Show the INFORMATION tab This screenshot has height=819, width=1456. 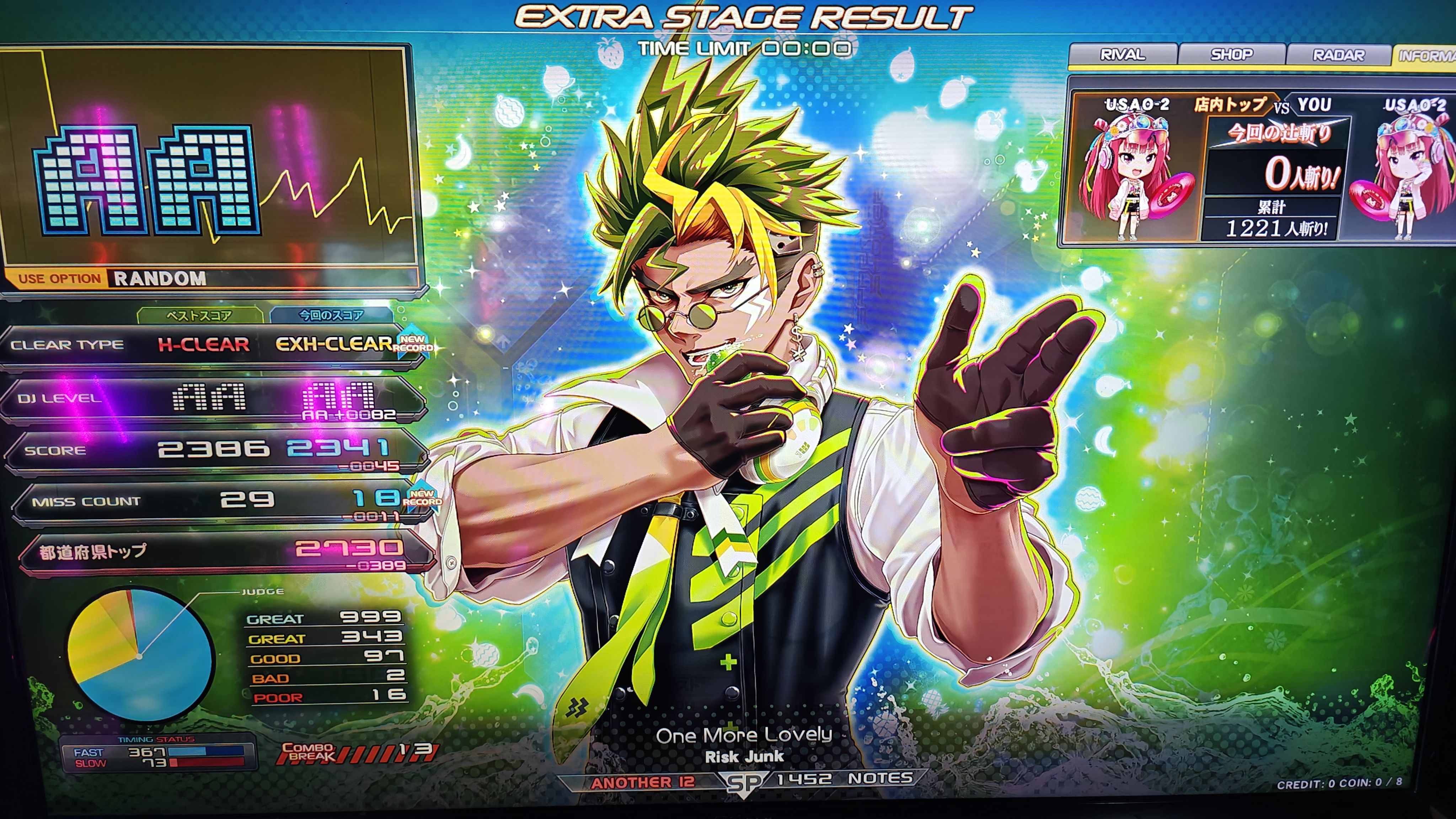(1426, 55)
